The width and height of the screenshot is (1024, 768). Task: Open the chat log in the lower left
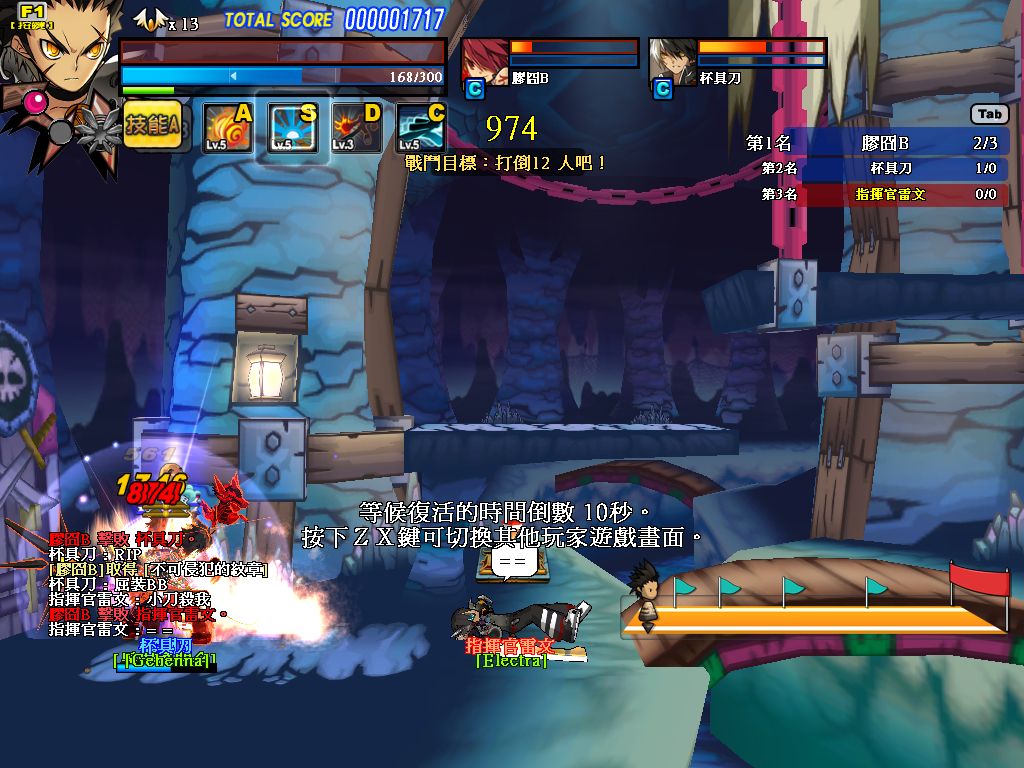[x=135, y=585]
